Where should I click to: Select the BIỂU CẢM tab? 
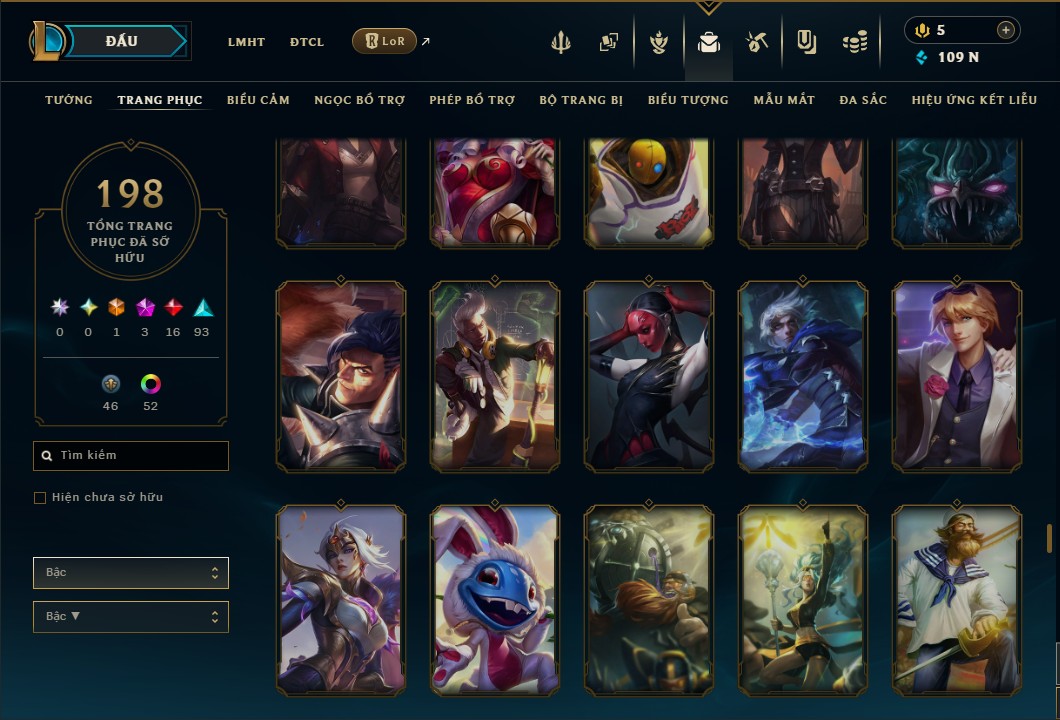pyautogui.click(x=258, y=100)
